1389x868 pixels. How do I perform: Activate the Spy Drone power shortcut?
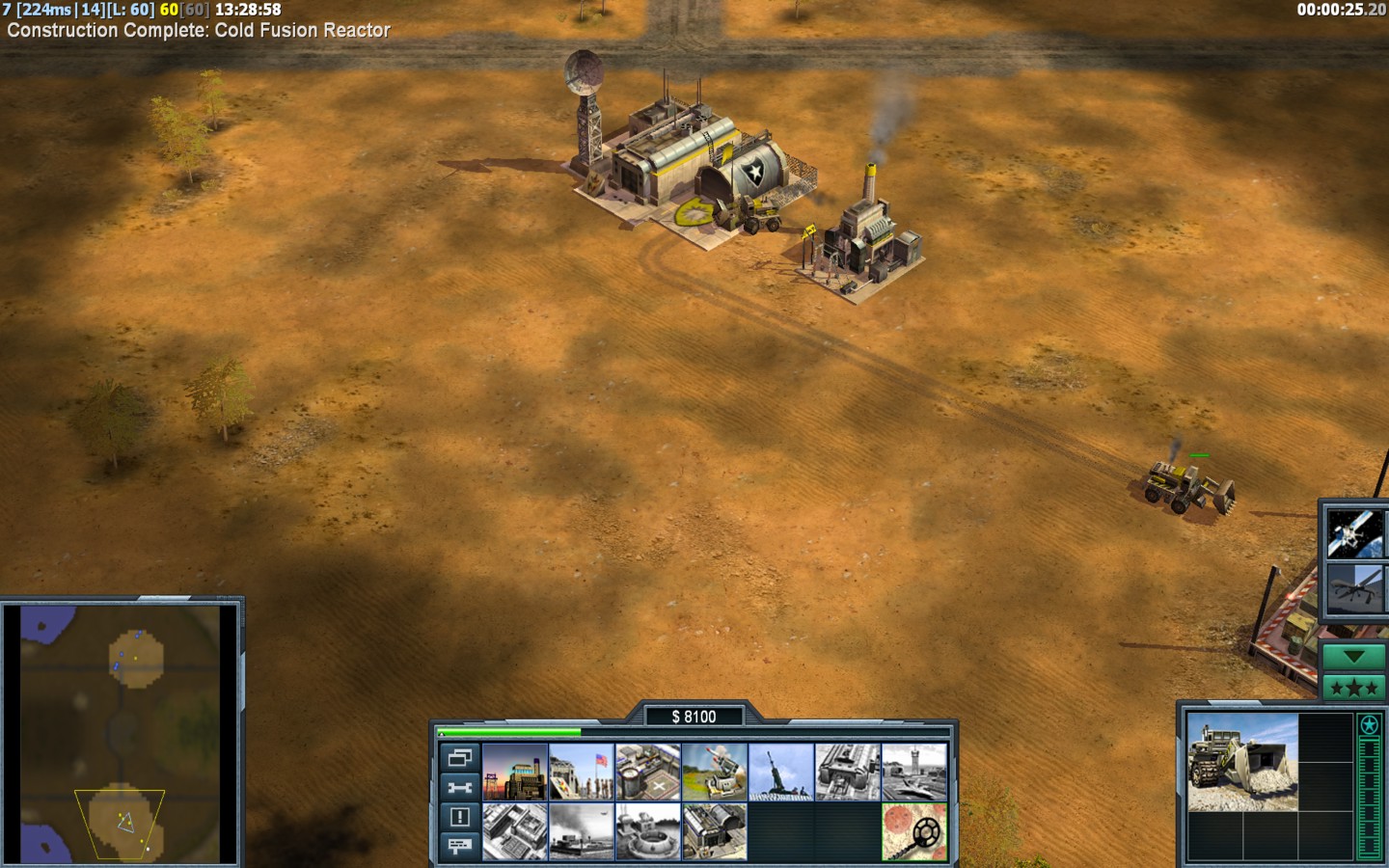1354,588
